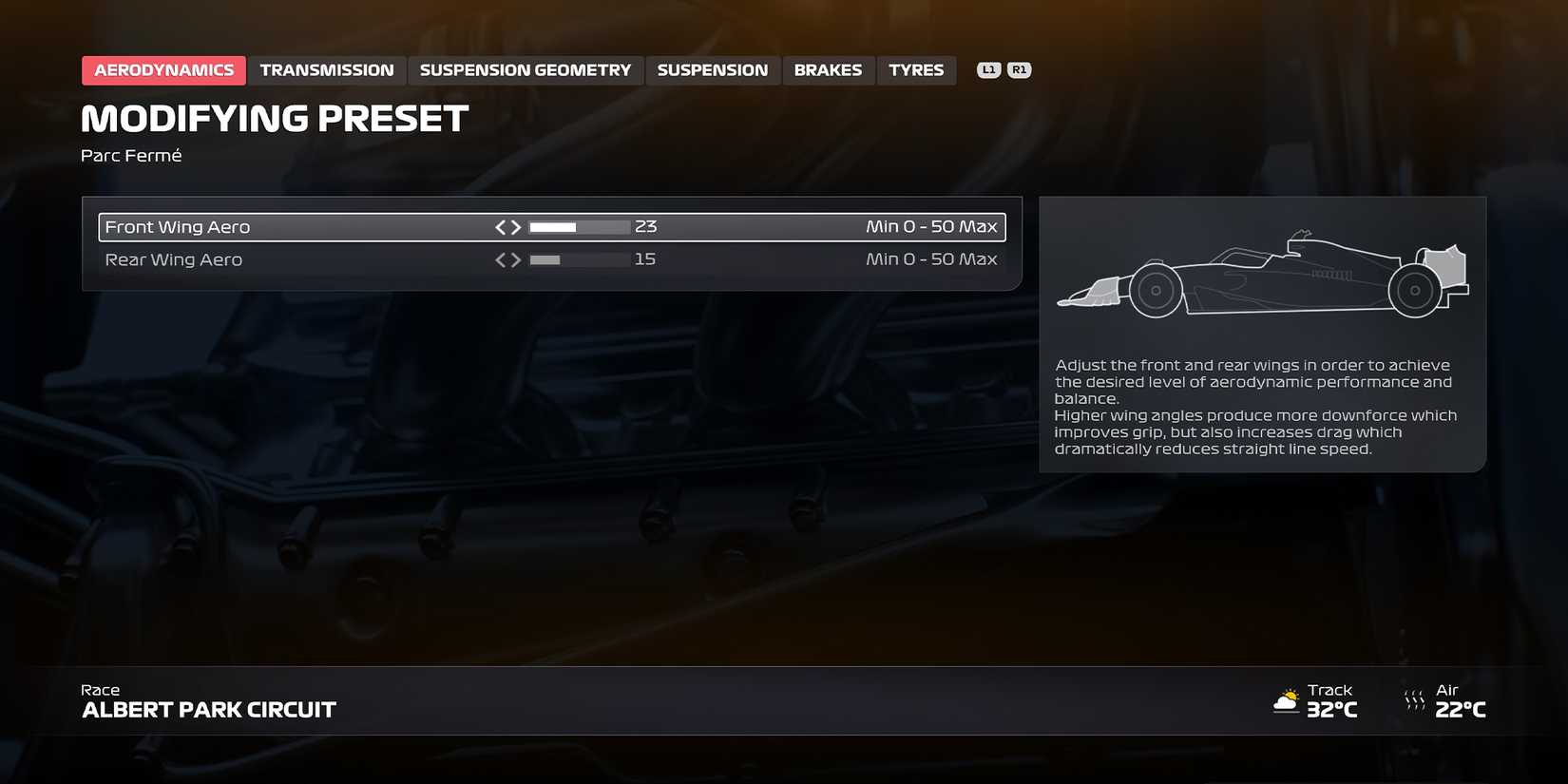Click the Rear Wing Aero slider bar
The height and width of the screenshot is (784, 1568).
(x=578, y=258)
